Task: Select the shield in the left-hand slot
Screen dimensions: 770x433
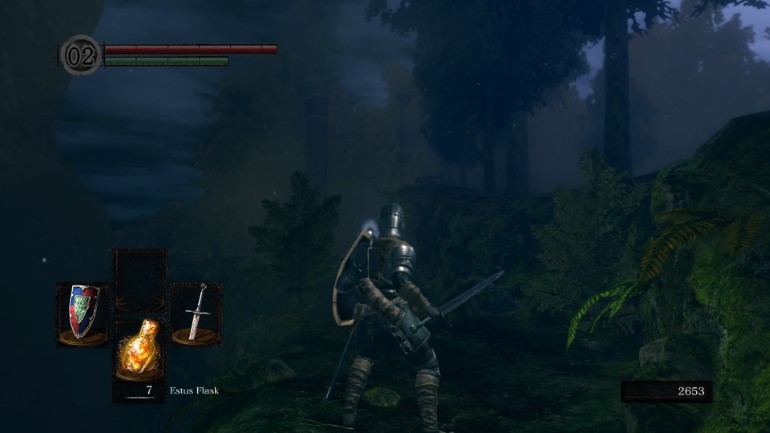Action: click(x=82, y=311)
